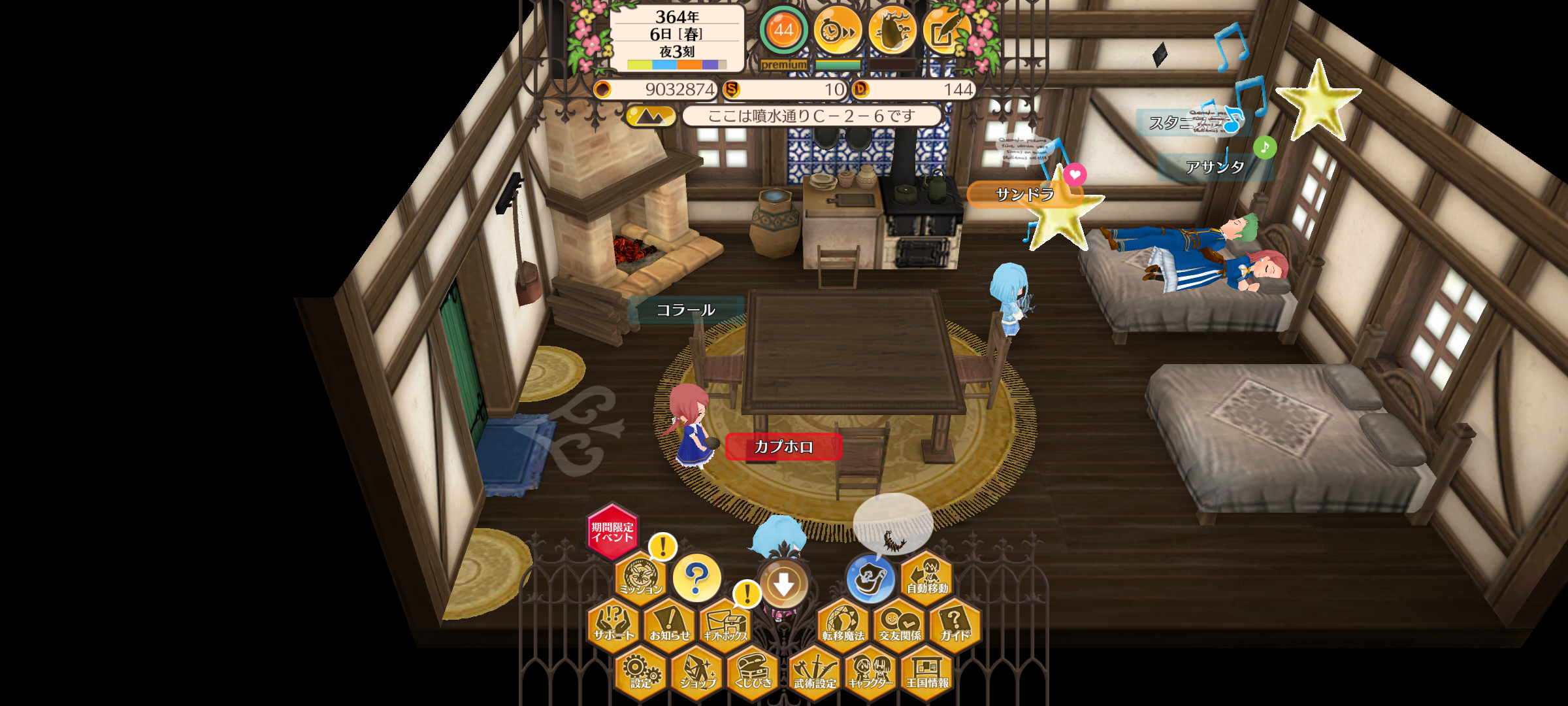
Task: Open 転移魔法 teleport magic
Action: click(x=843, y=624)
